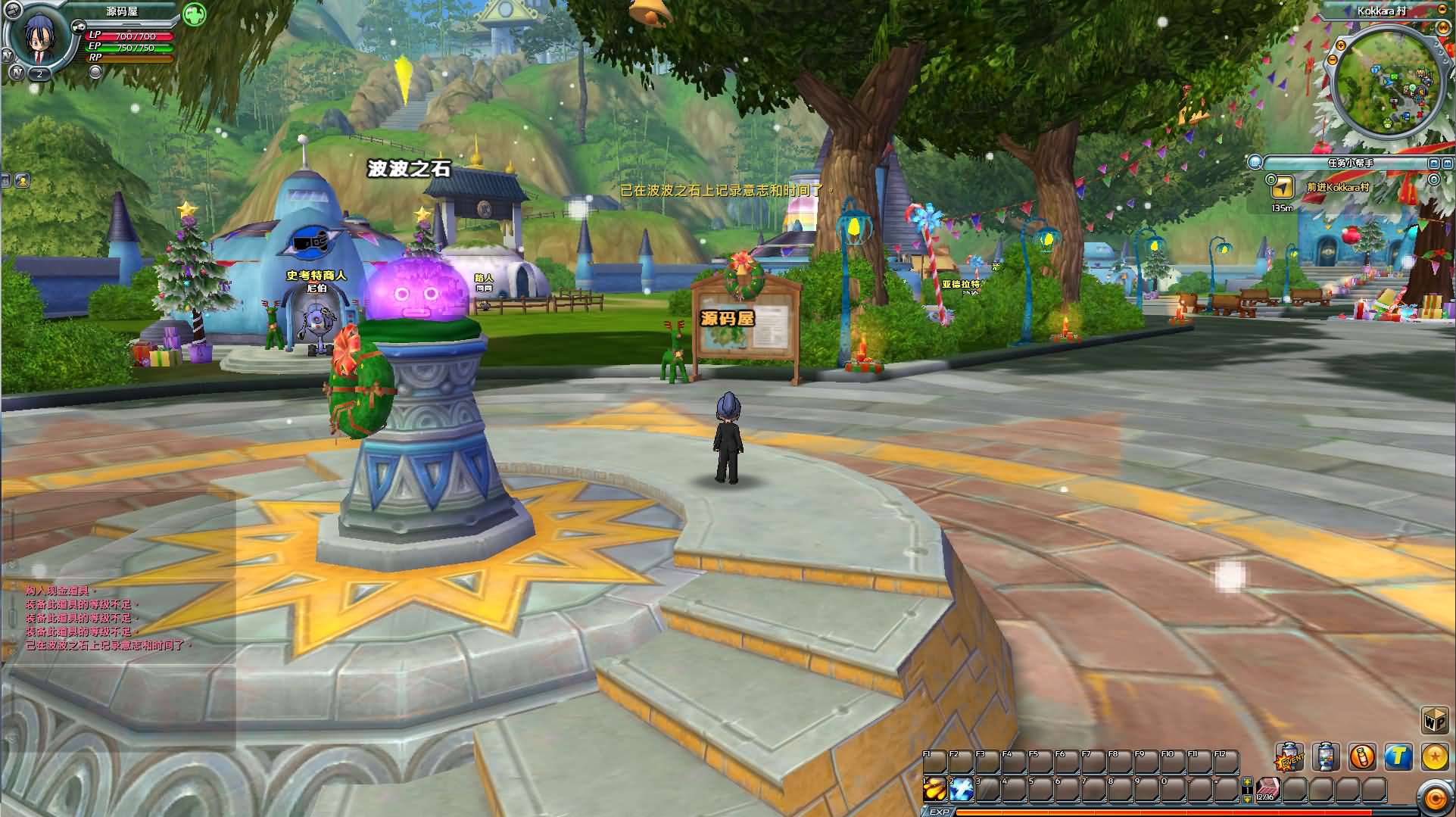Click the megaphone icon beside the portrait
This screenshot has width=1456, height=817.
[x=78, y=26]
